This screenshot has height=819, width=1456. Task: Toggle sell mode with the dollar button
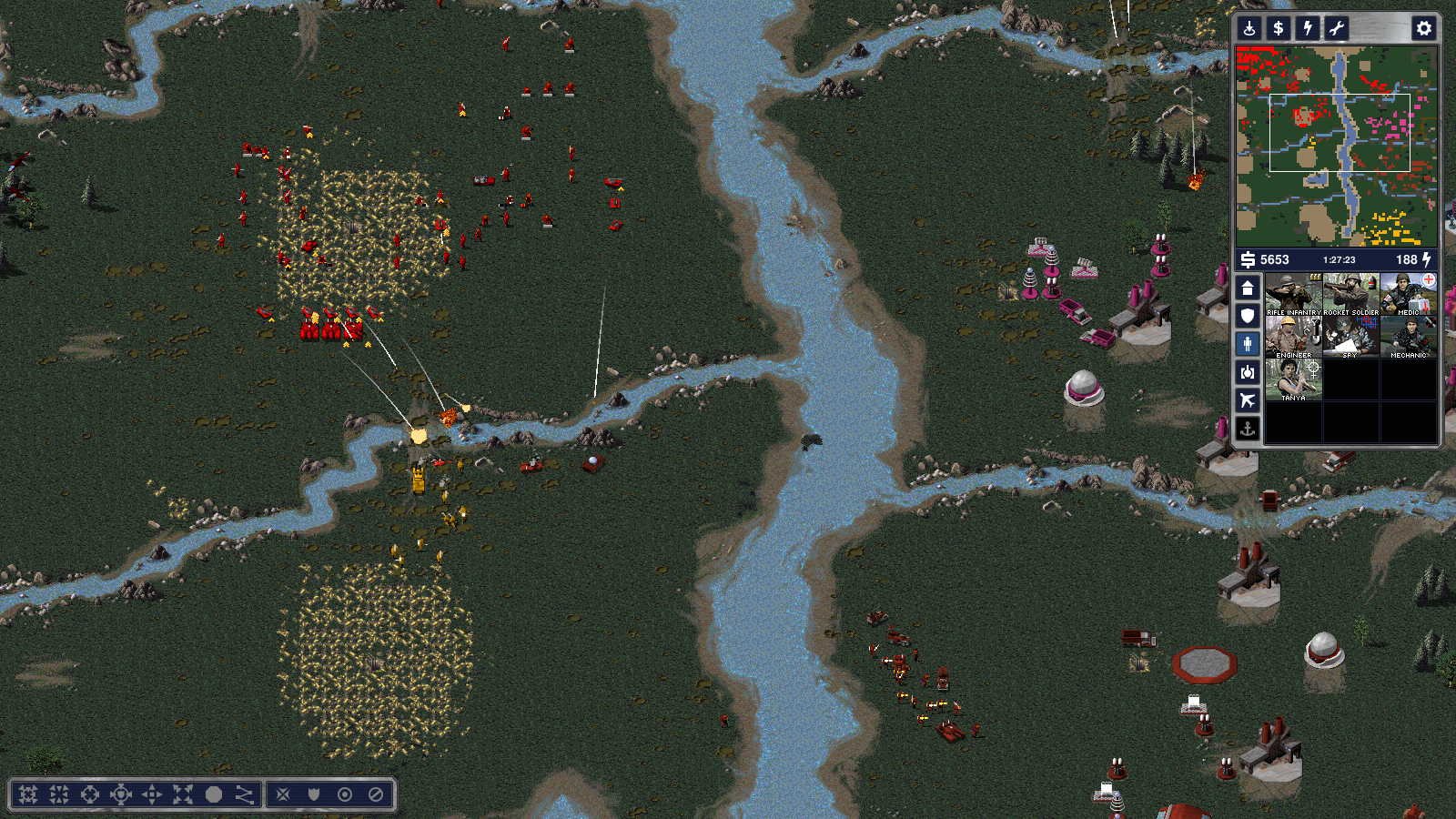click(x=1279, y=28)
